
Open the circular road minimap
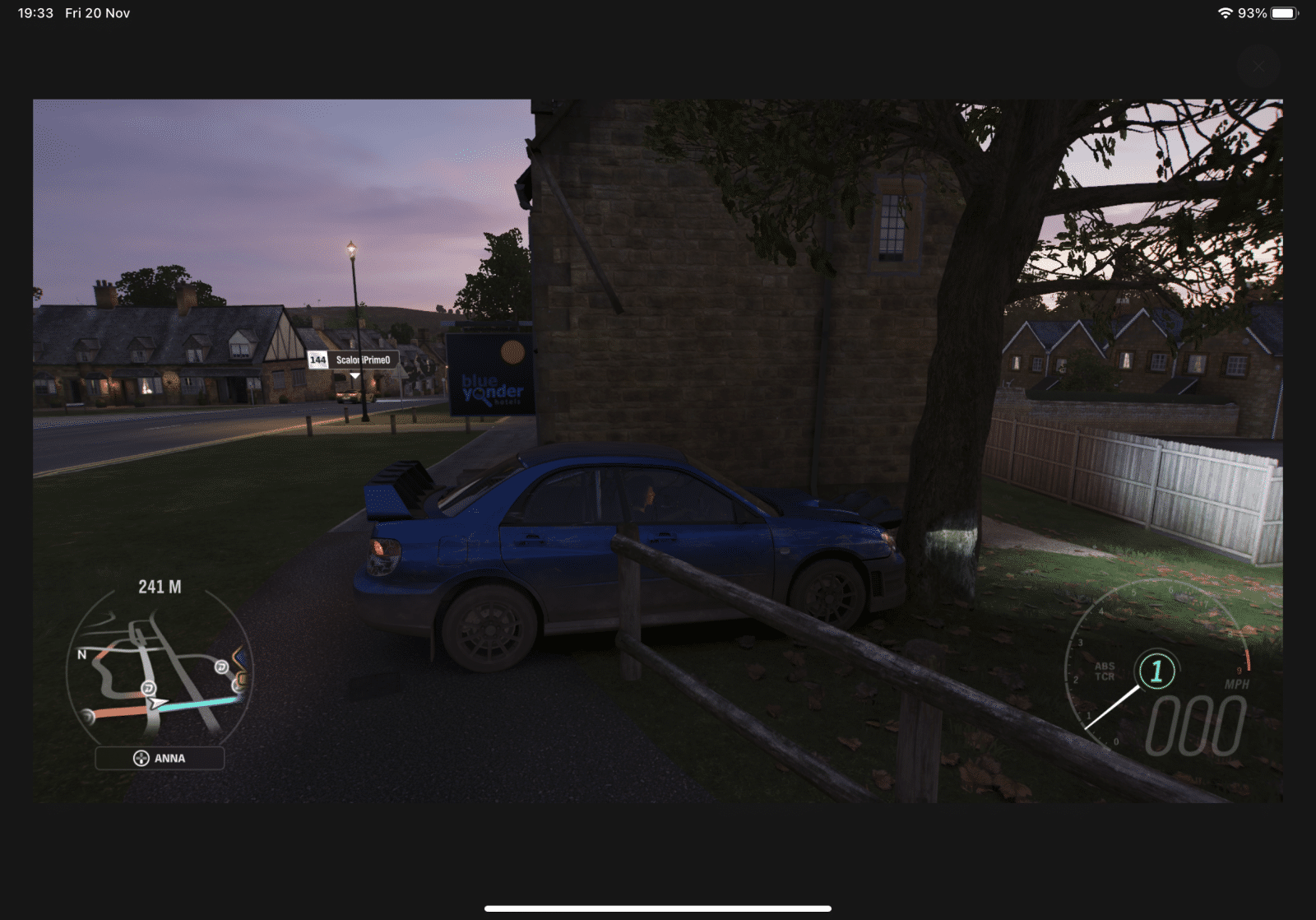coord(159,672)
